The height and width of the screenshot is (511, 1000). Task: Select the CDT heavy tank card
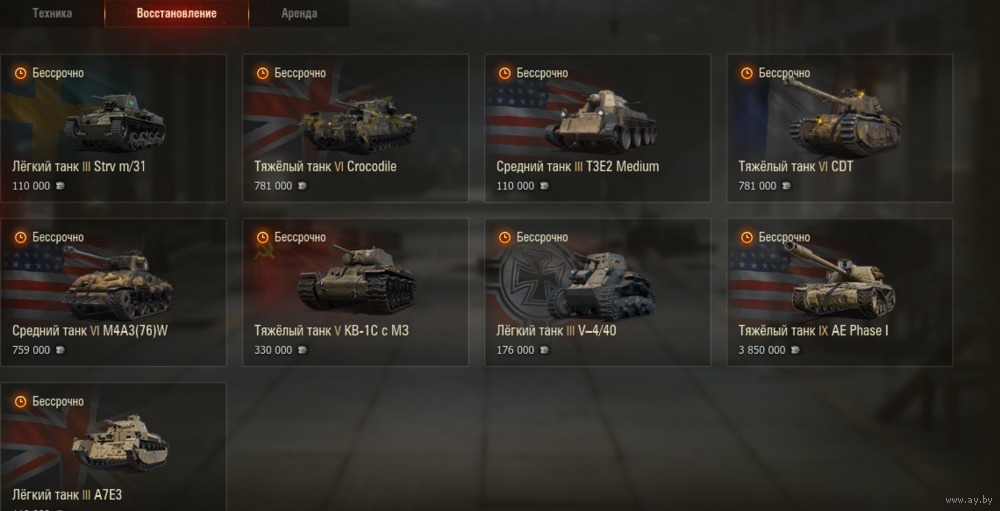coord(840,128)
